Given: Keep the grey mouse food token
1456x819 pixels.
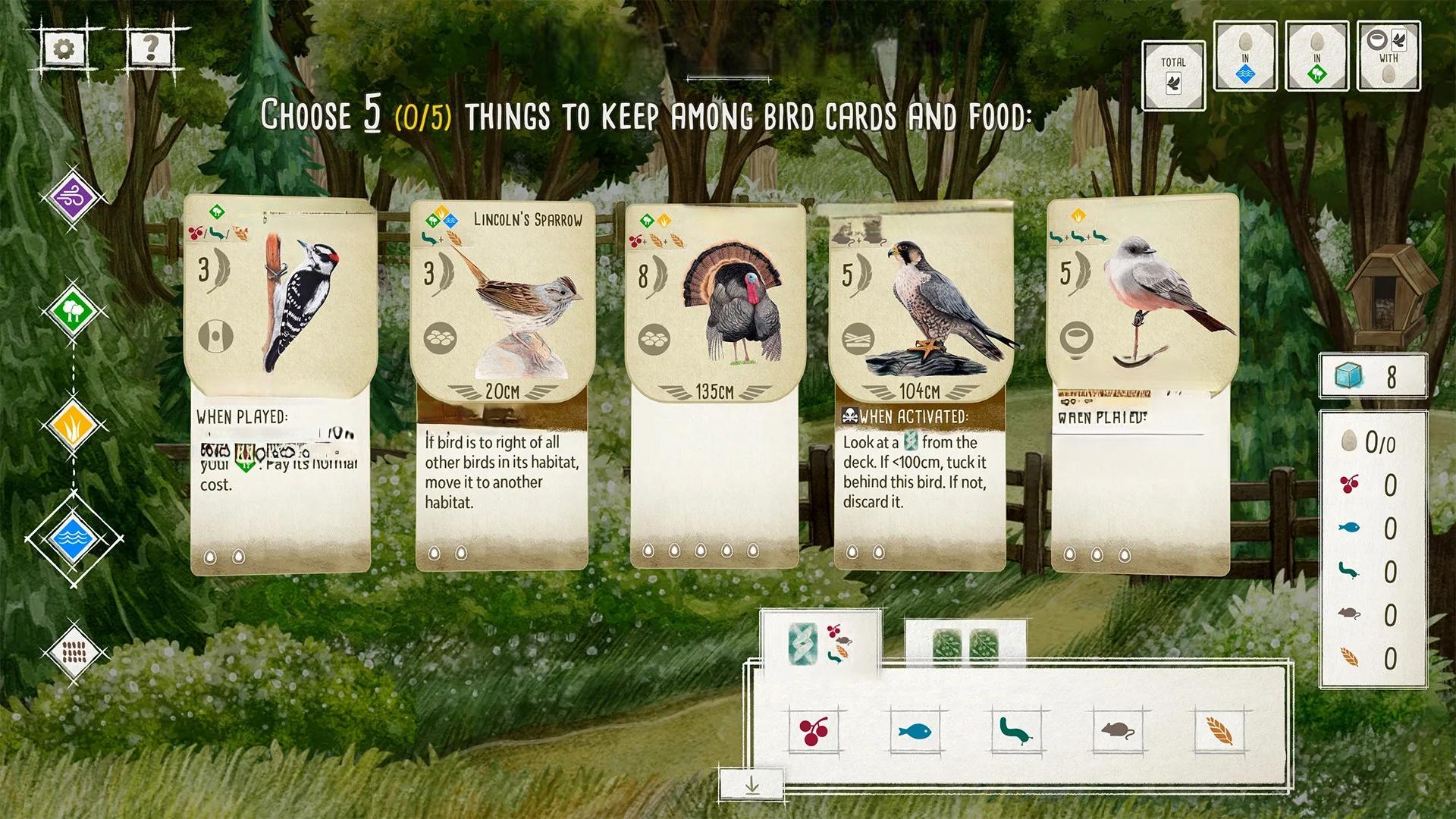Looking at the screenshot, I should (1118, 732).
